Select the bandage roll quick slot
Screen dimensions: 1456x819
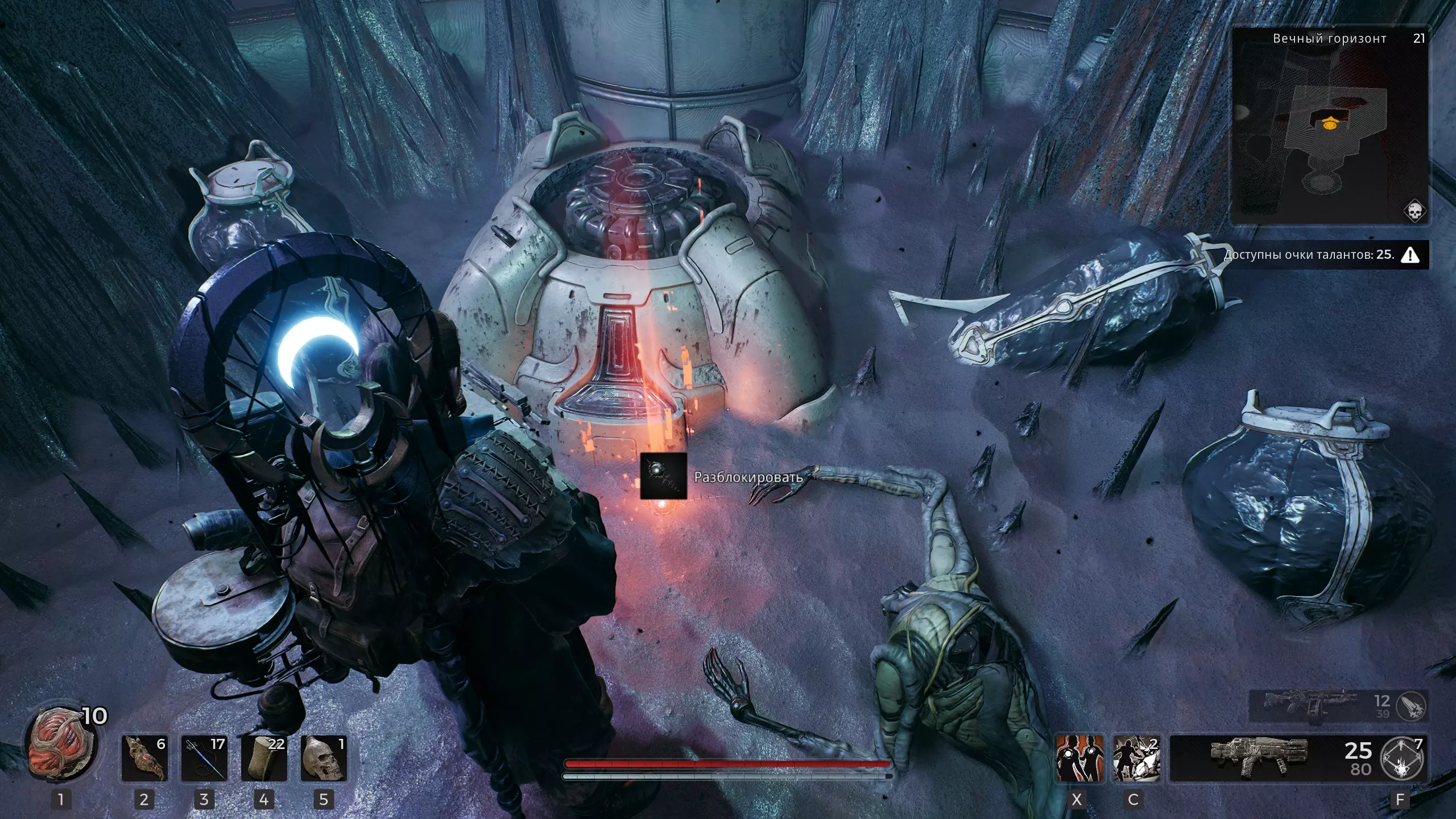coord(264,758)
